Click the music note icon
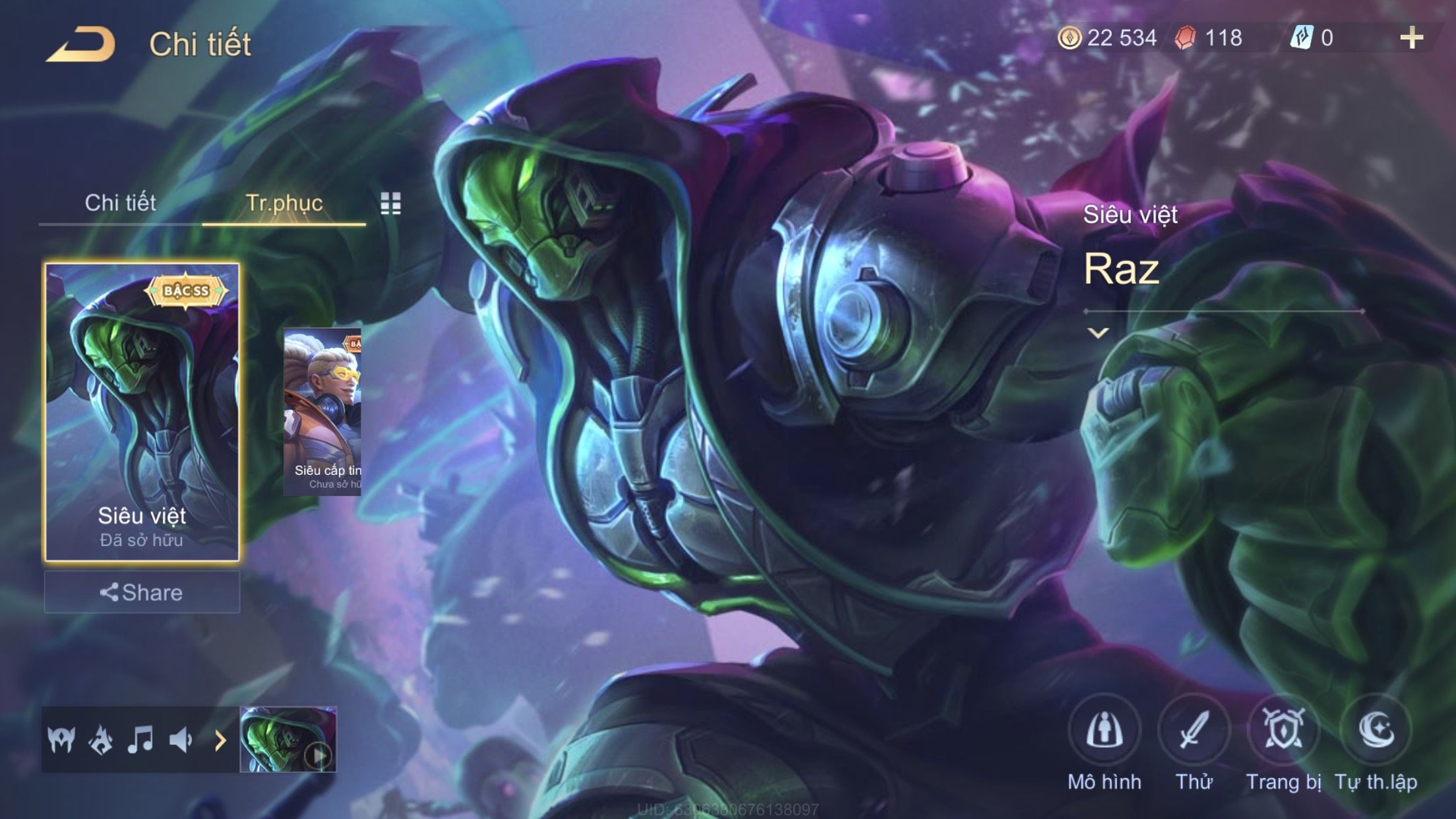The image size is (1456, 819). pyautogui.click(x=140, y=740)
